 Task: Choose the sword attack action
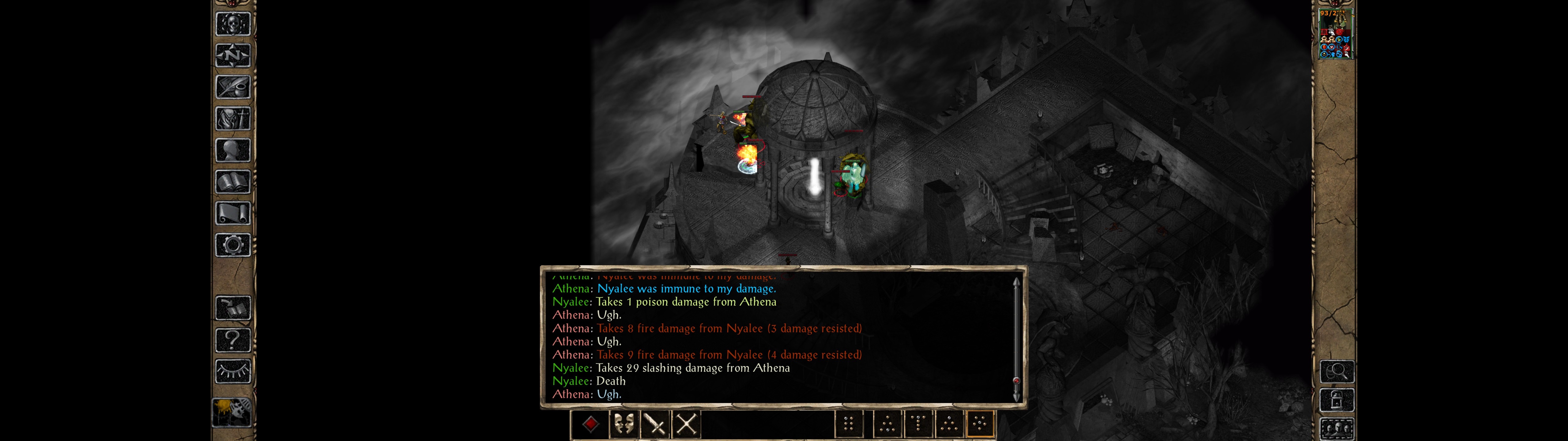tap(655, 424)
